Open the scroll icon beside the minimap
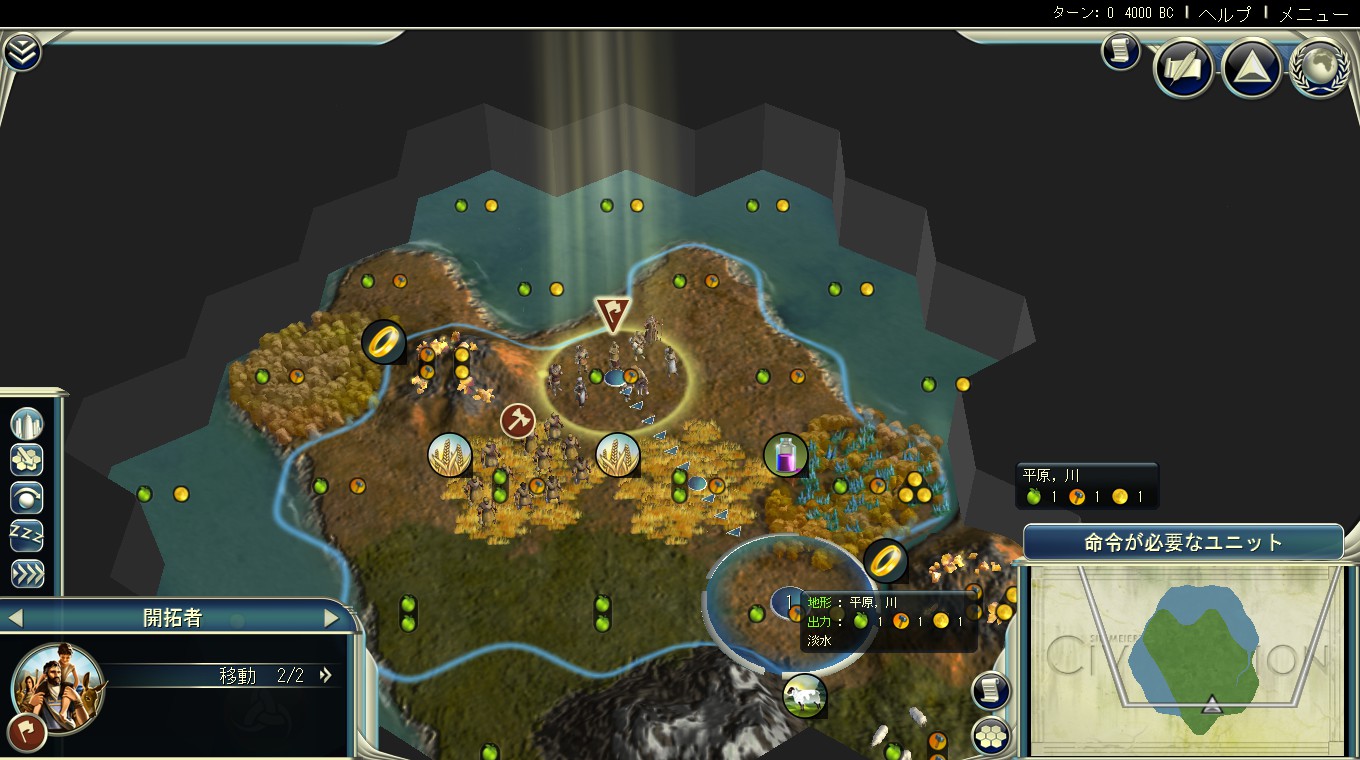Image resolution: width=1360 pixels, height=760 pixels. tap(991, 691)
